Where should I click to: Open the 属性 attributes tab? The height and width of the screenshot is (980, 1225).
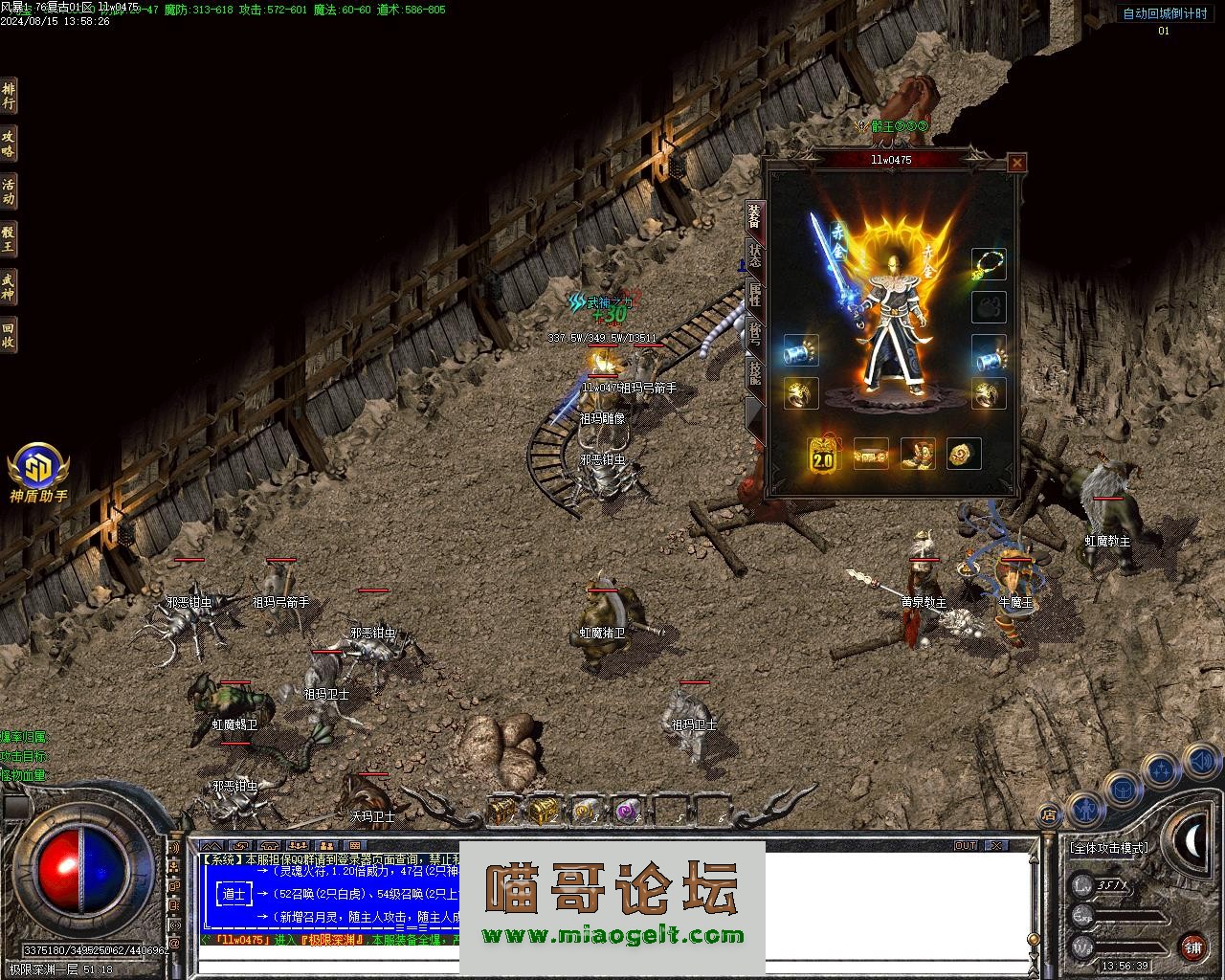755,295
